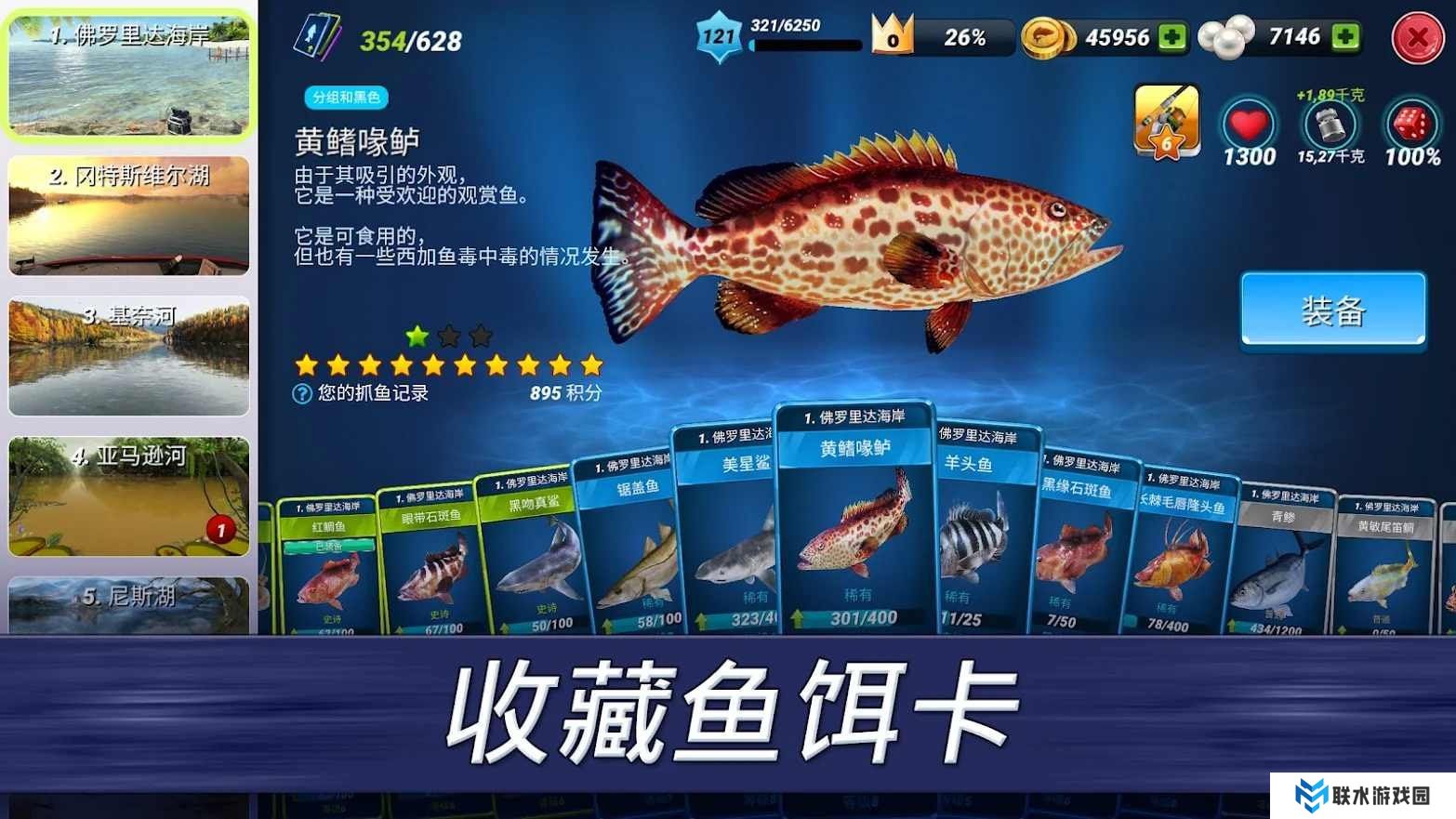Select the 尼斯湖 location
The height and width of the screenshot is (819, 1456).
point(129,604)
